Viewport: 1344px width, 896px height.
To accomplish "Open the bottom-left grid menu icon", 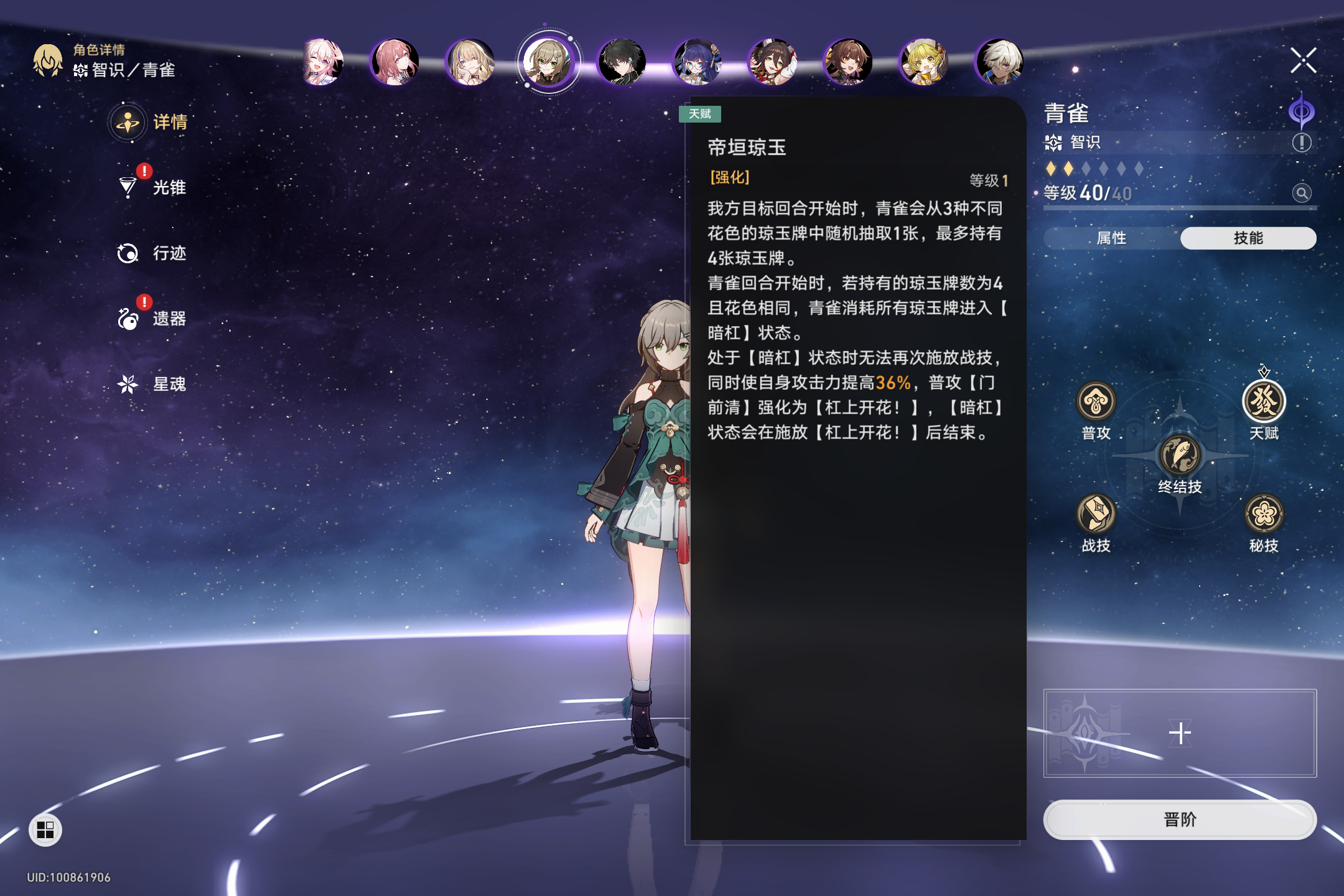I will [44, 829].
